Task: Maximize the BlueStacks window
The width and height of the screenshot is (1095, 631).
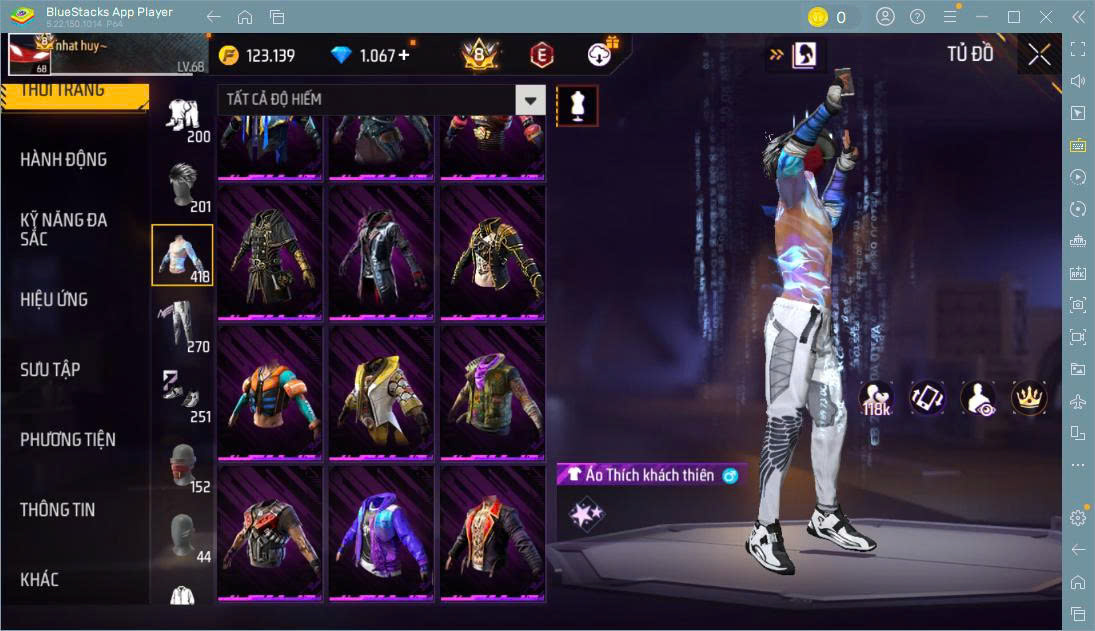Action: point(1014,17)
